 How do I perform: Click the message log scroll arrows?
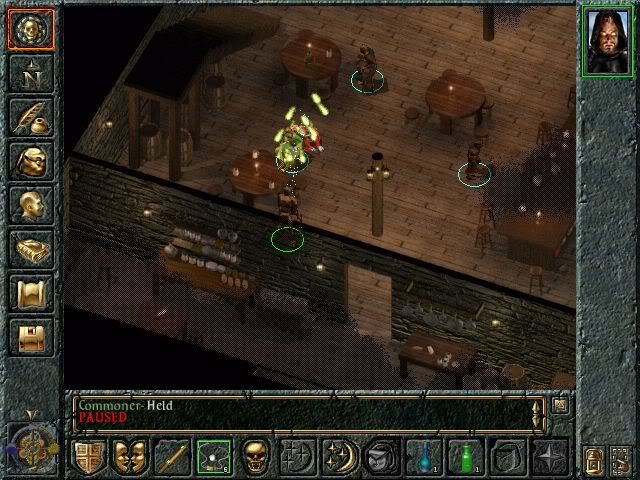tap(538, 410)
